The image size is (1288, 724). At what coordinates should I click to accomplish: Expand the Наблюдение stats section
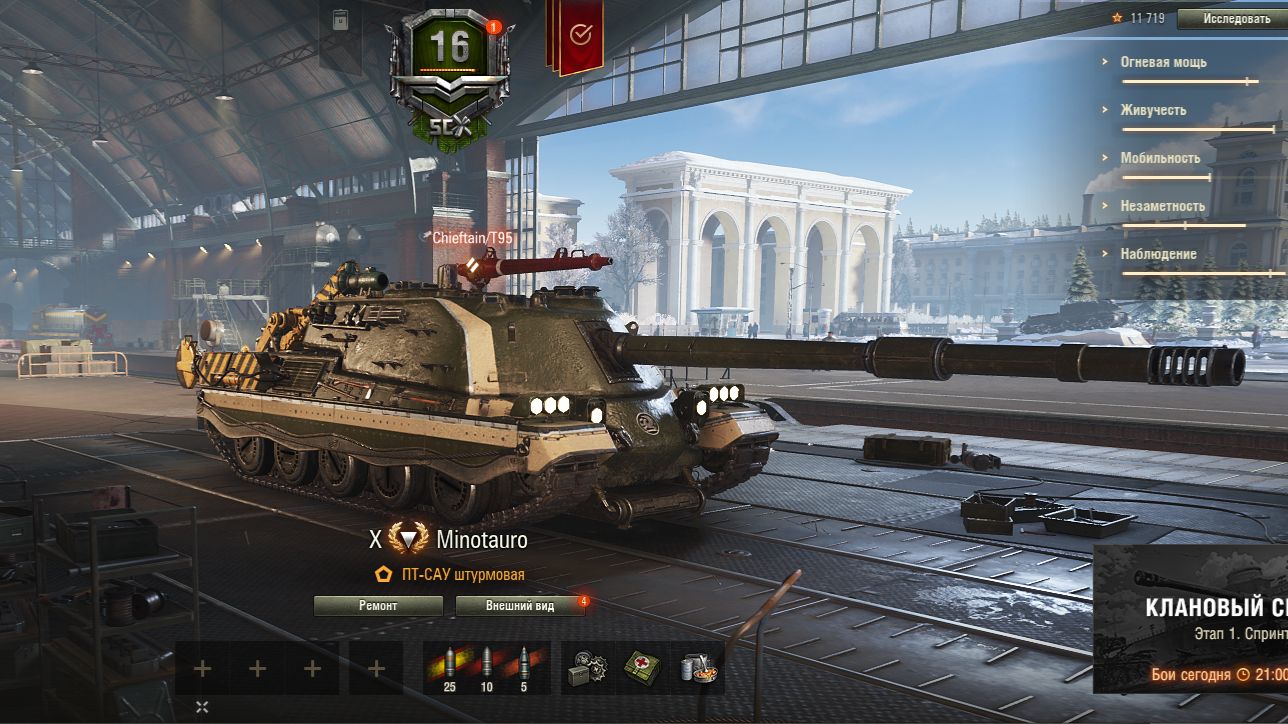(x=1158, y=254)
